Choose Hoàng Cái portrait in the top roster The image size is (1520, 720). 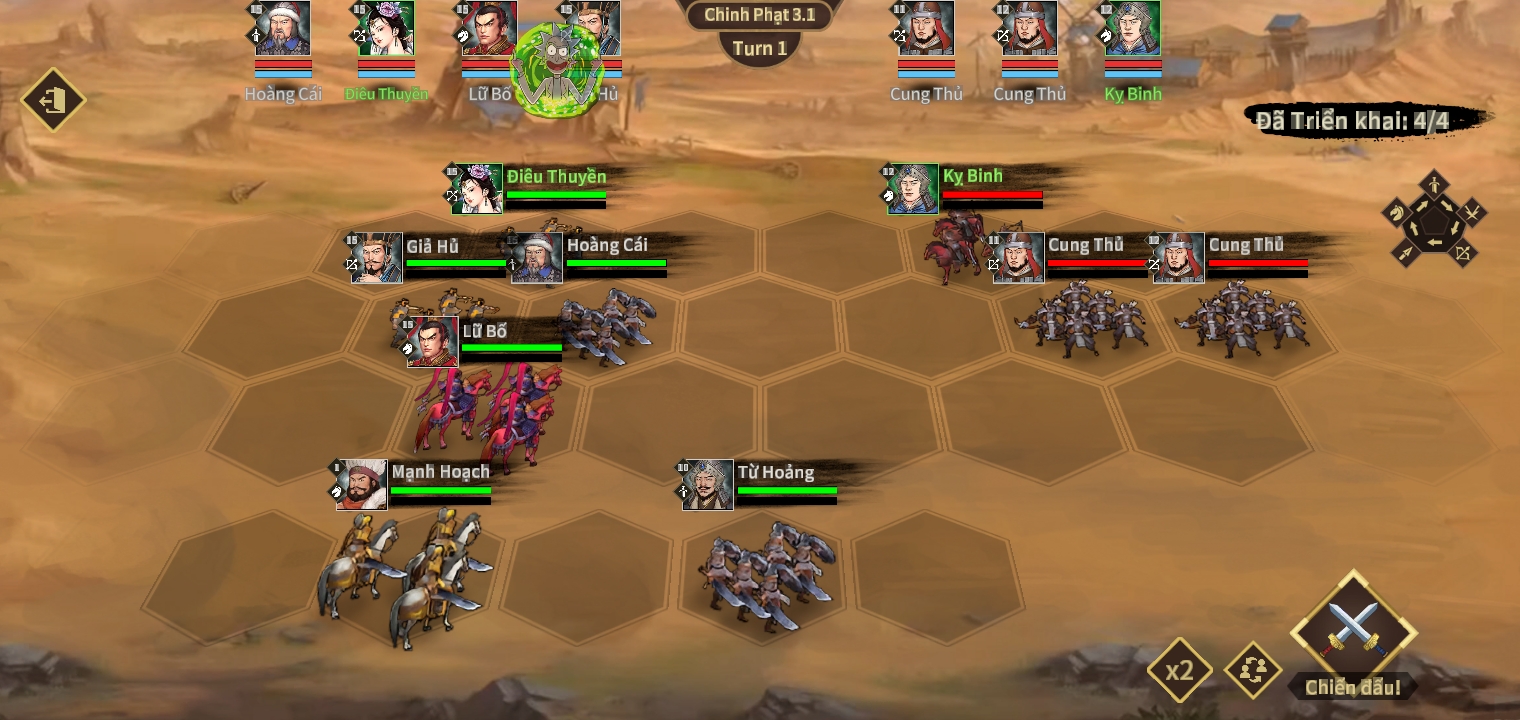[x=283, y=30]
